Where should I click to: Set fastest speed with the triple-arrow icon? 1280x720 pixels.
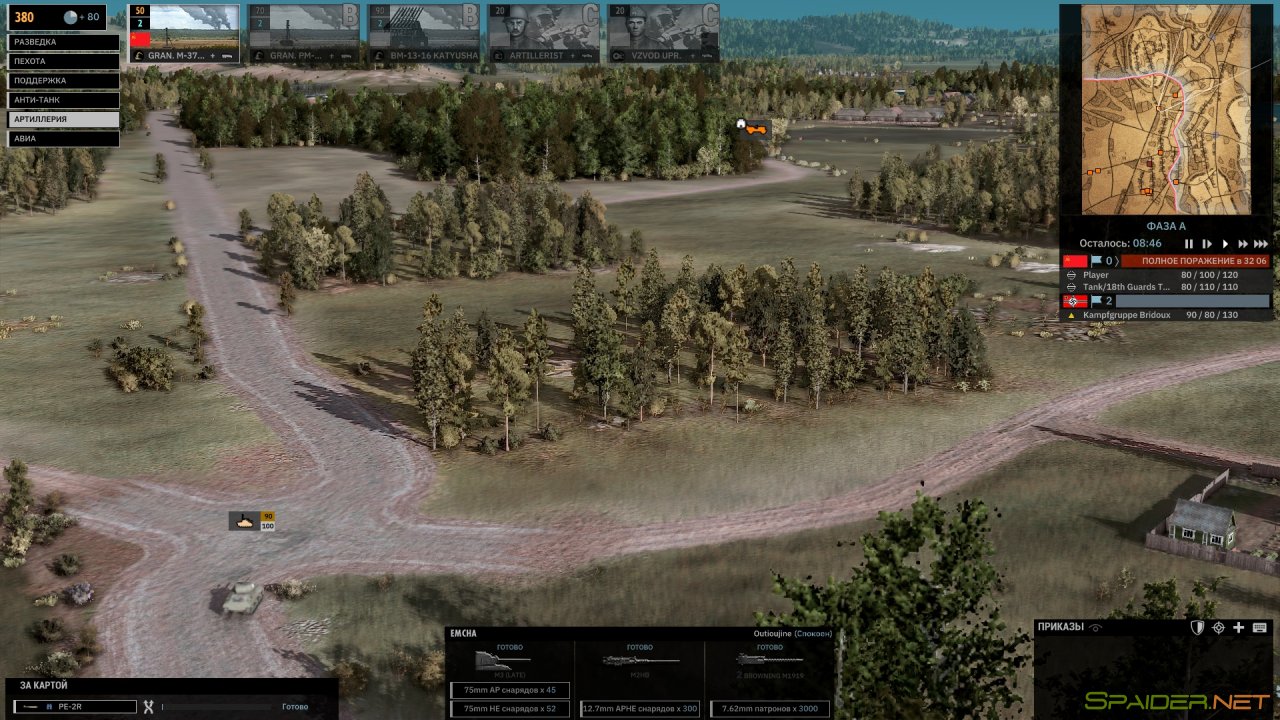(x=1261, y=243)
